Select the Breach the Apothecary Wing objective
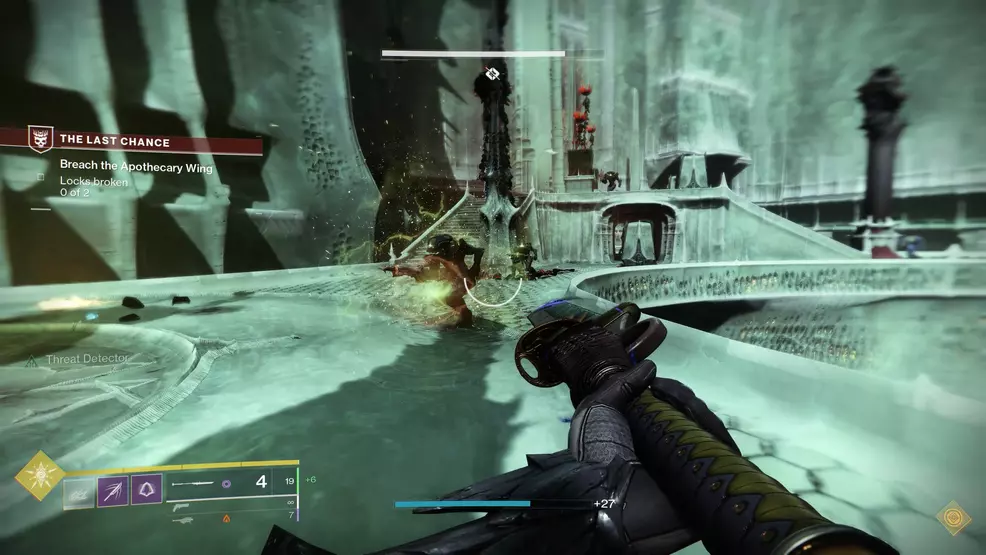986x555 pixels. click(x=129, y=169)
